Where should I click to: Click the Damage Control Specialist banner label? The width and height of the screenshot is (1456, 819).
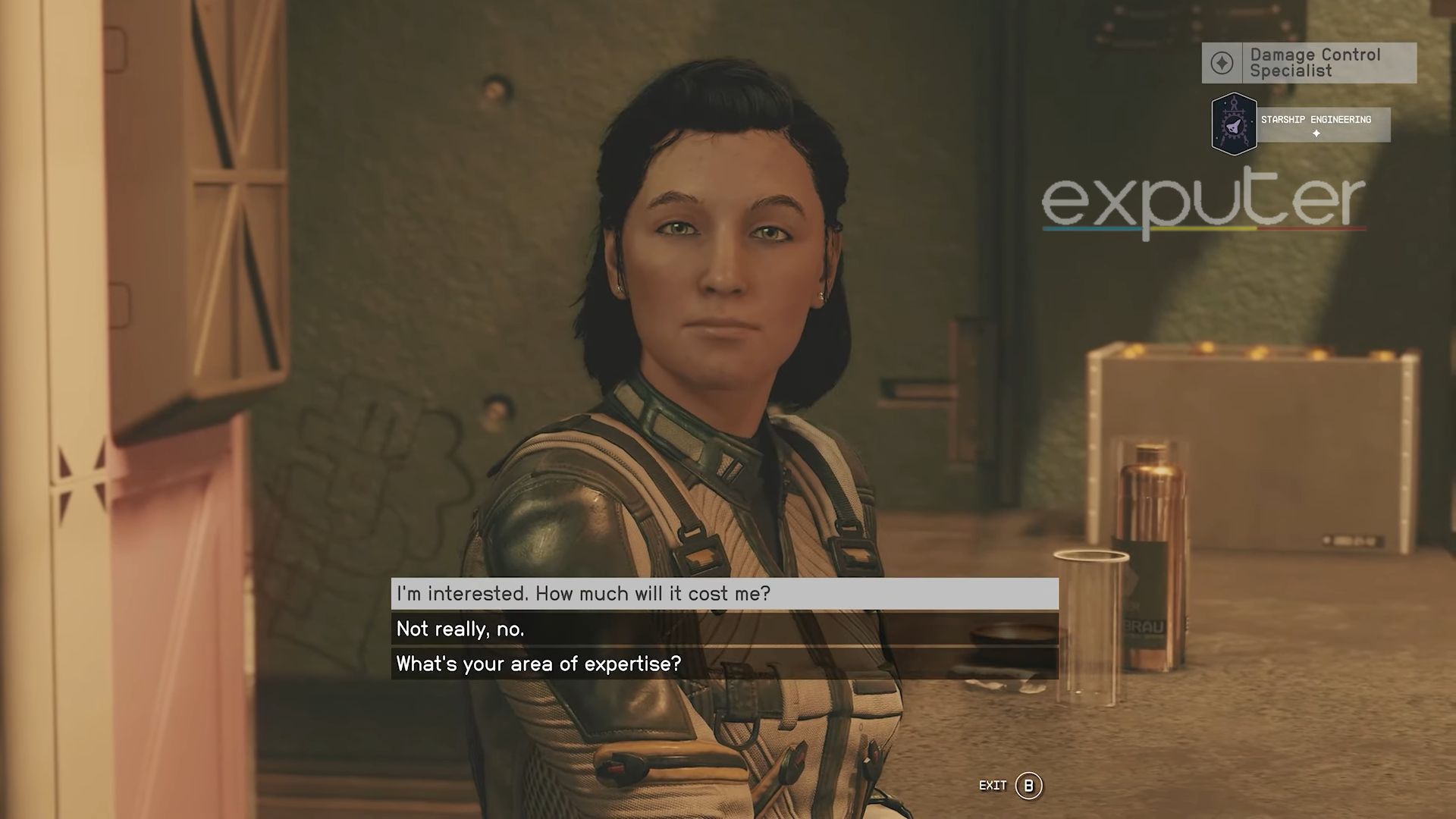click(1316, 62)
